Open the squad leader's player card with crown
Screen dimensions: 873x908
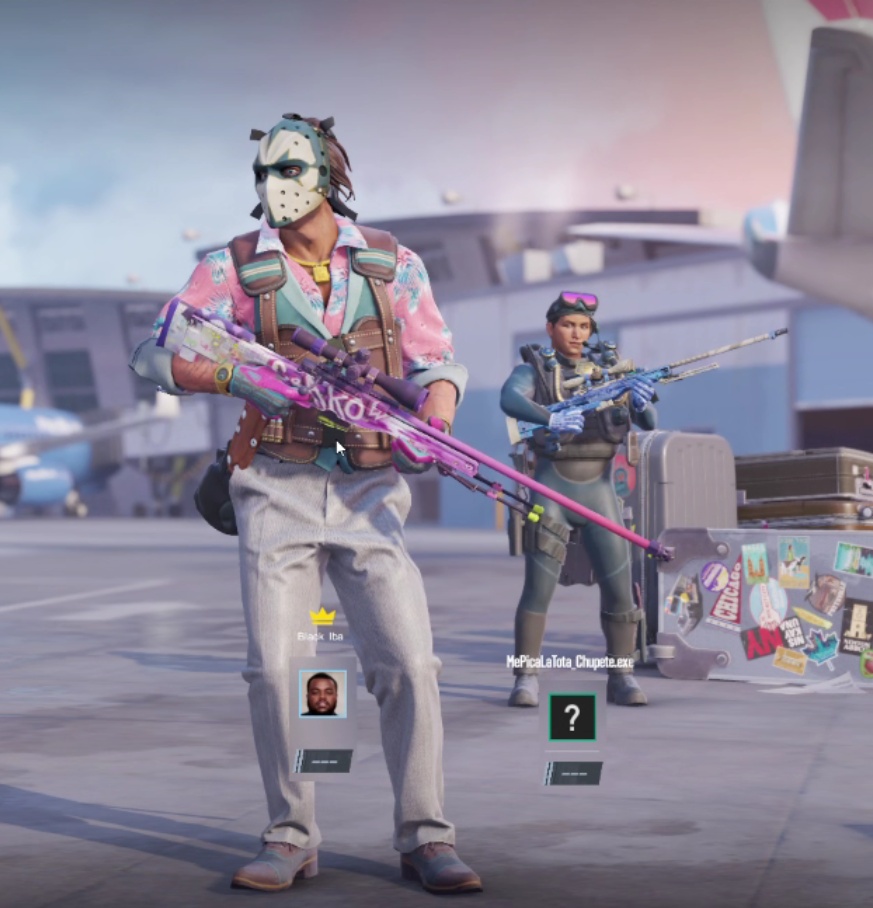pos(322,693)
